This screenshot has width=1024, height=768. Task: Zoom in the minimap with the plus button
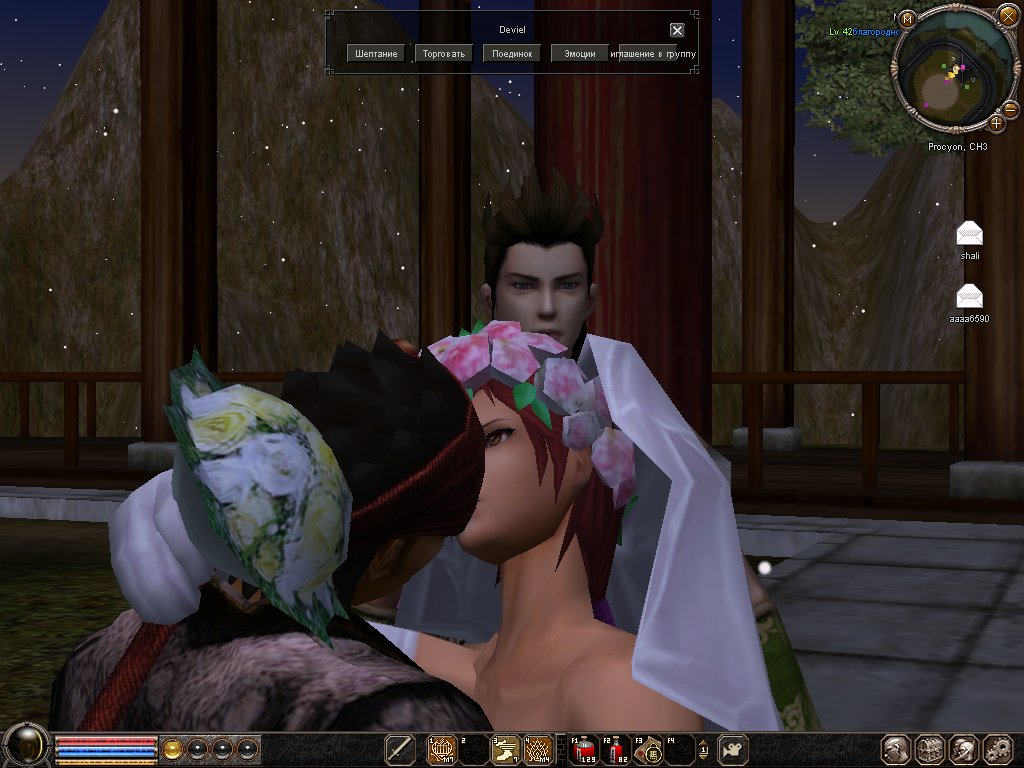997,123
